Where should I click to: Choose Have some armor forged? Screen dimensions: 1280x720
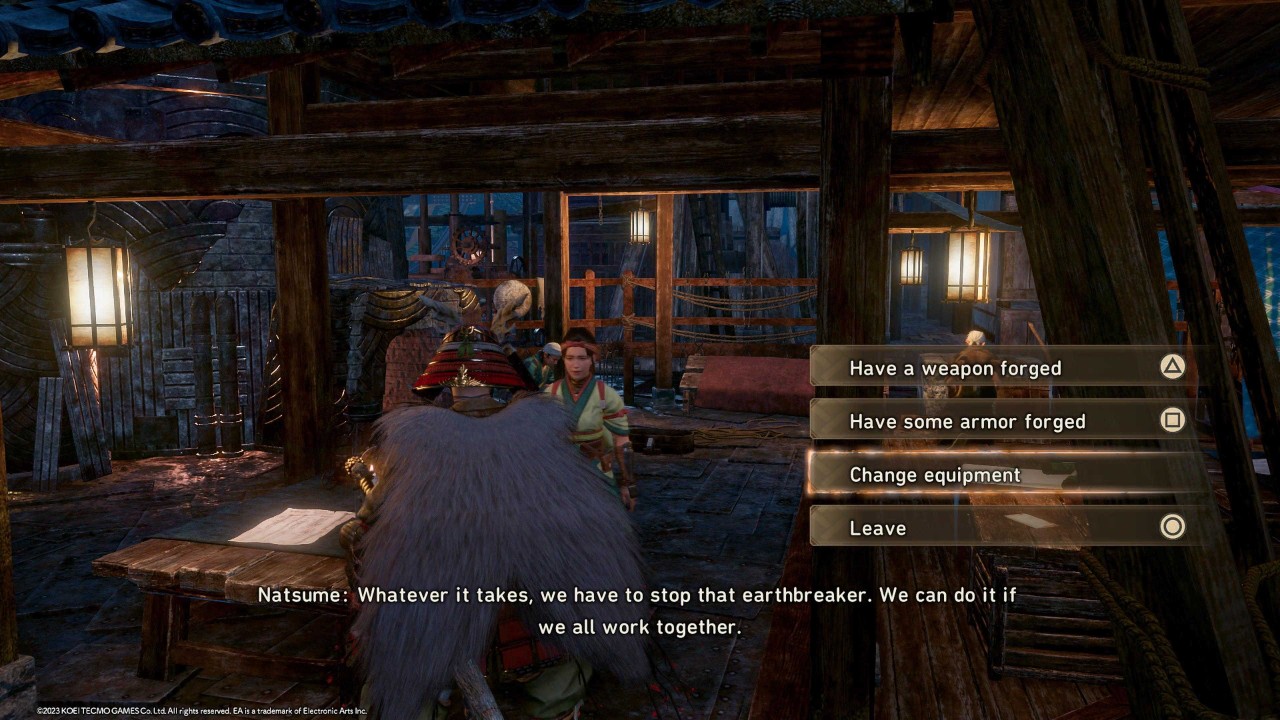pyautogui.click(x=1000, y=421)
